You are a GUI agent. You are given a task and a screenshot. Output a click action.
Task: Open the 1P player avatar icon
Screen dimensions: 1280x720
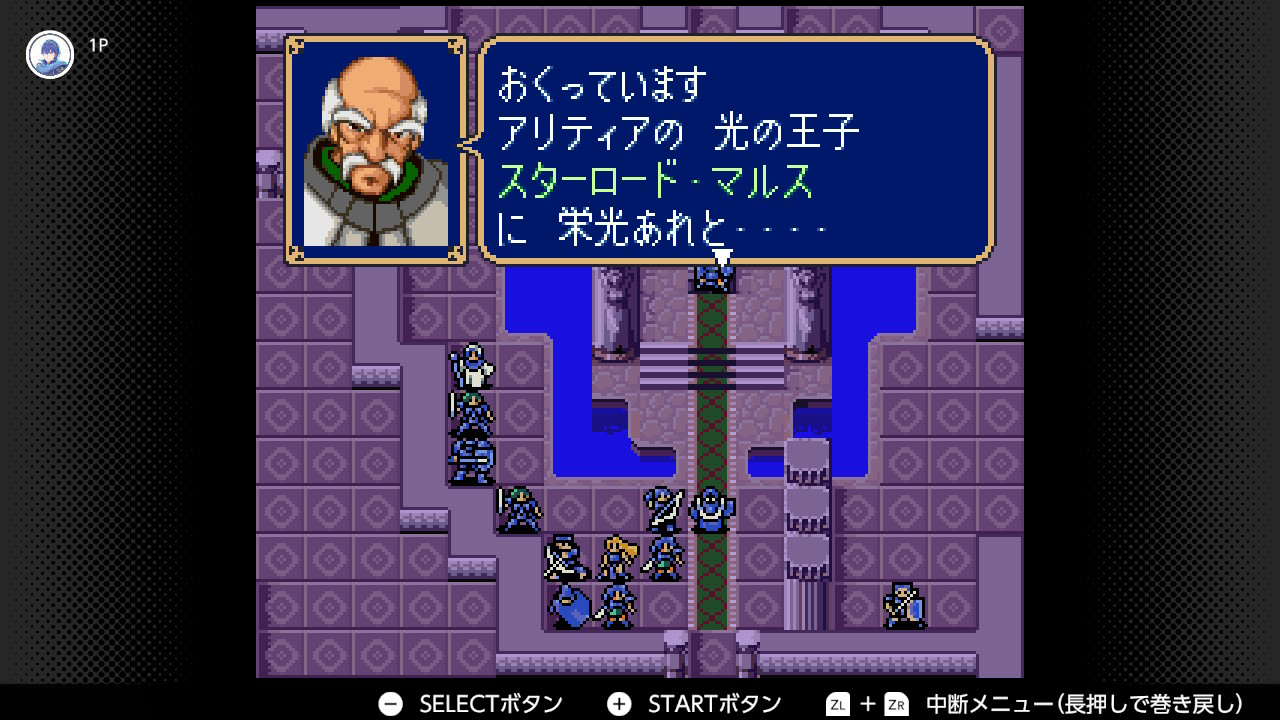coord(50,55)
